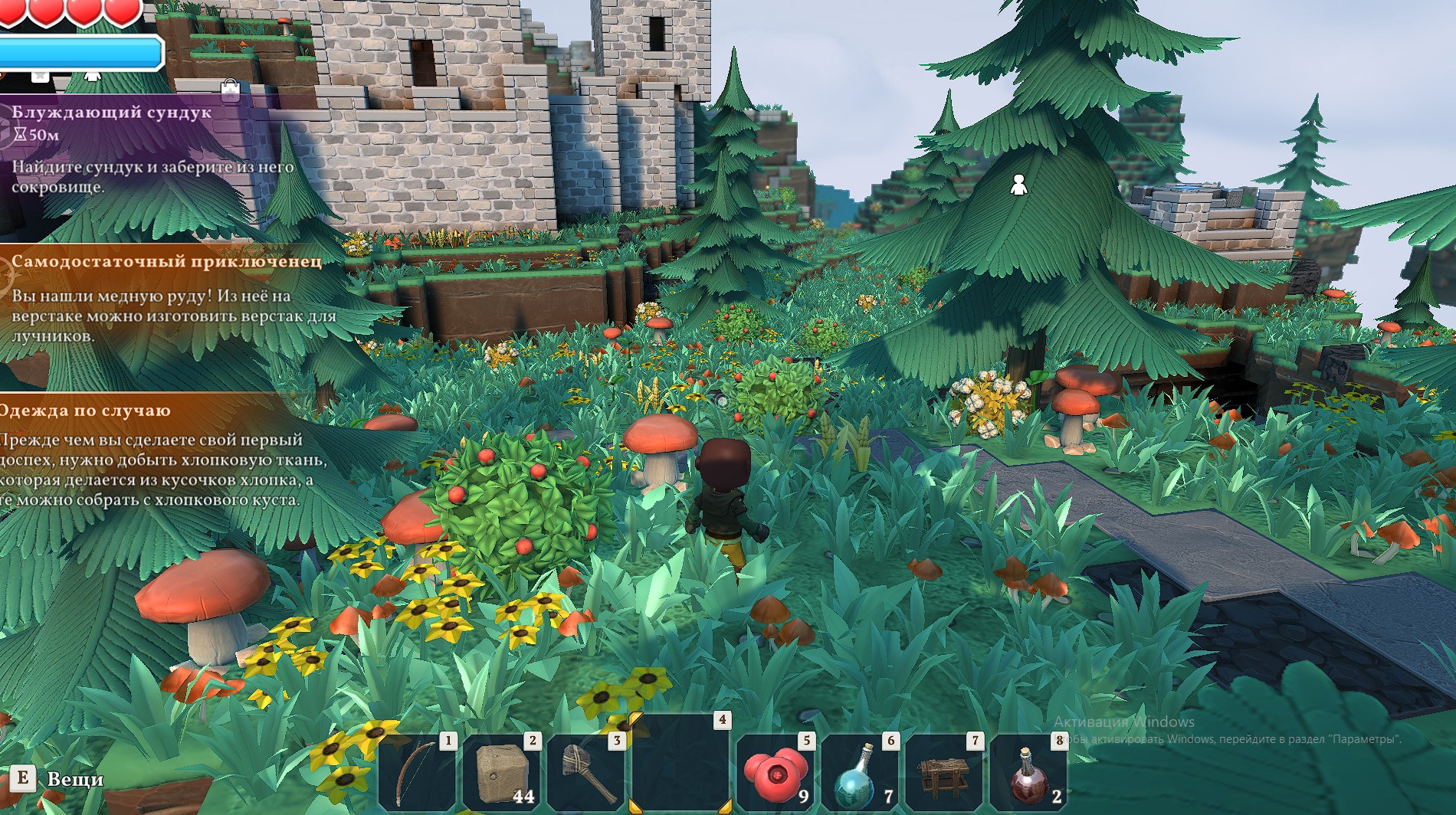Image resolution: width=1456 pixels, height=815 pixels.
Task: Open the Блуждающий сундук quest entry
Action: coord(111,113)
